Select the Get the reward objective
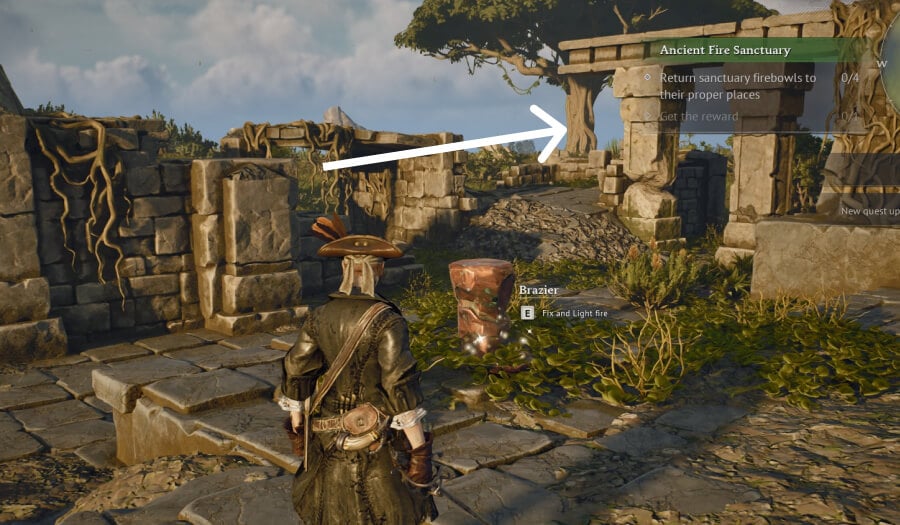 pyautogui.click(x=699, y=117)
